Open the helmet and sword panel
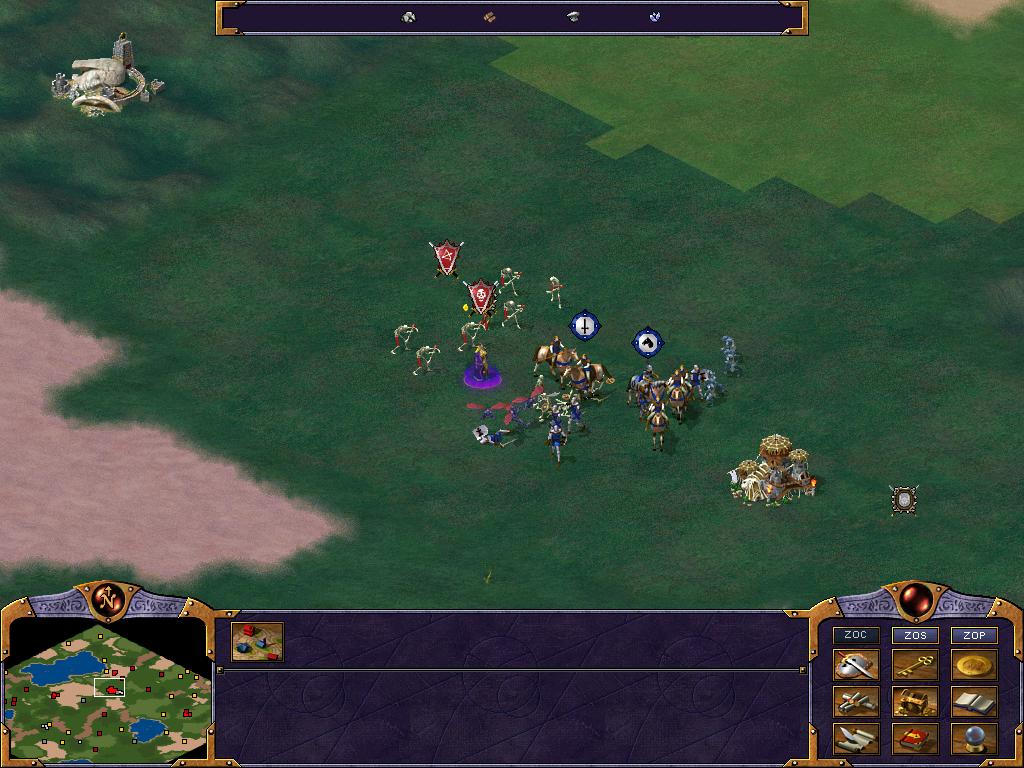Viewport: 1024px width, 768px height. tap(856, 665)
